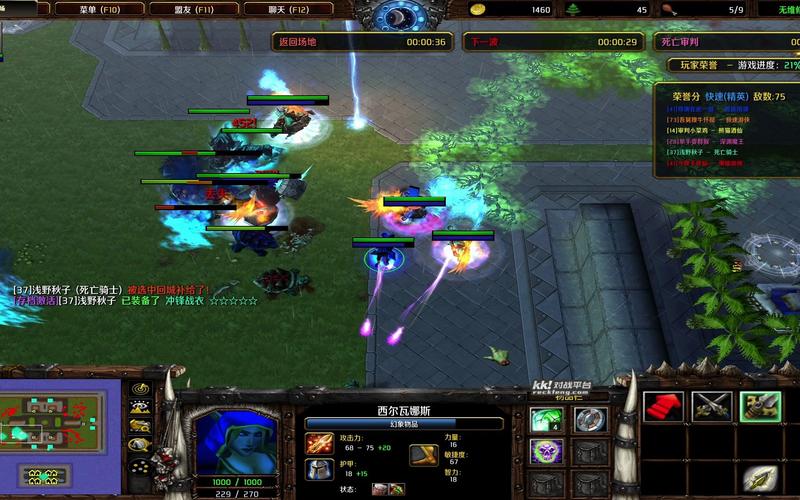Click the 返回场地 timer panel
Image resolution: width=800 pixels, height=500 pixels.
click(361, 42)
